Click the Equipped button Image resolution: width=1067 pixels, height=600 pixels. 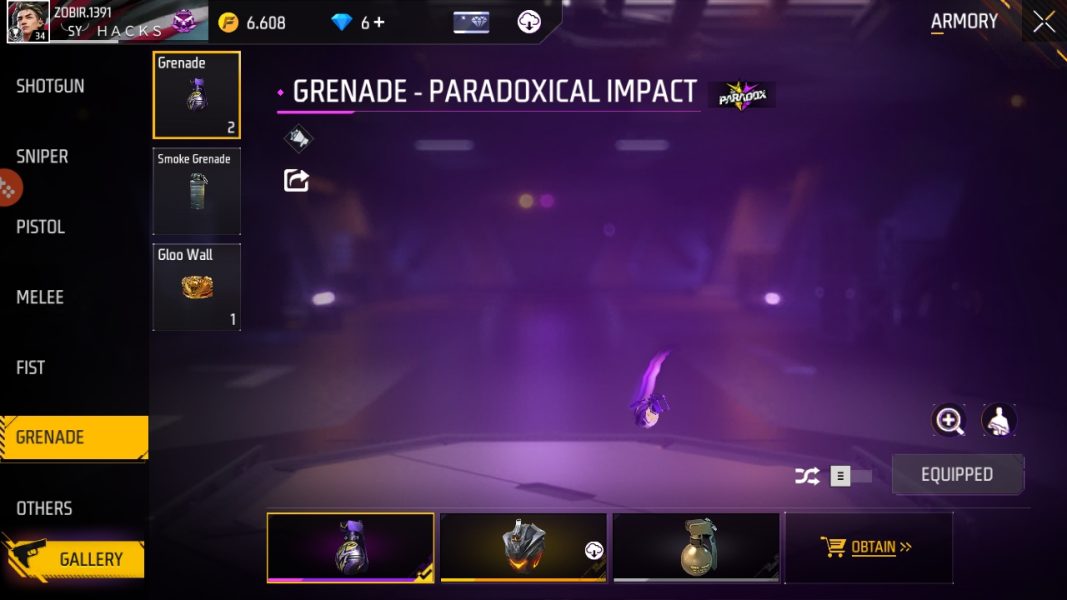coord(957,475)
